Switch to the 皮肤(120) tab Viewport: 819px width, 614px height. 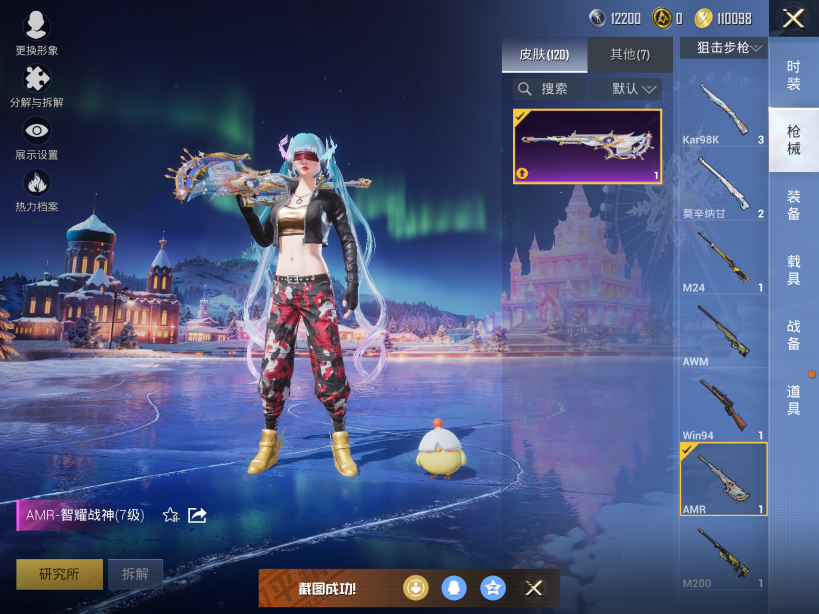pyautogui.click(x=544, y=55)
